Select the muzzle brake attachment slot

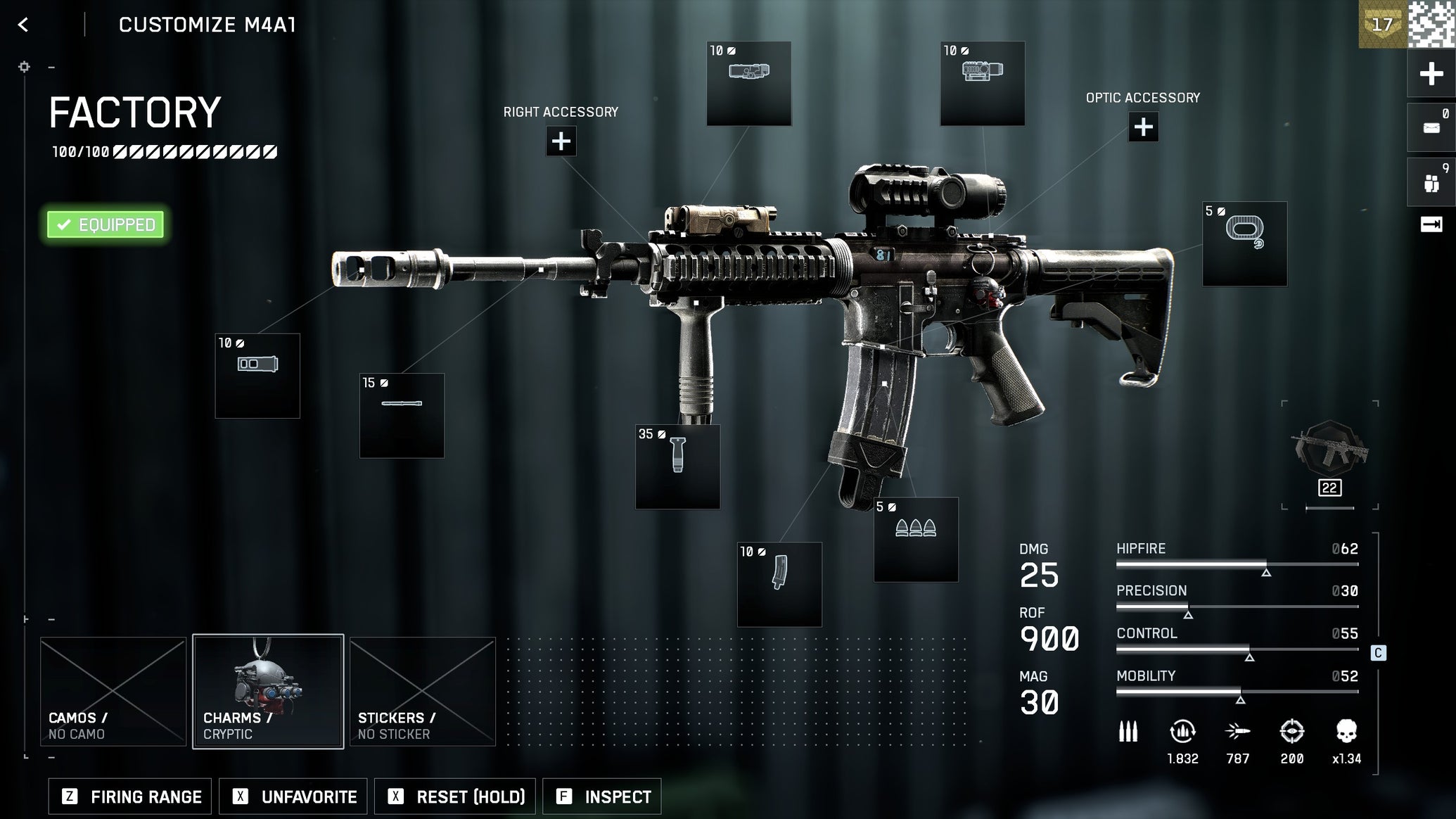coord(257,376)
